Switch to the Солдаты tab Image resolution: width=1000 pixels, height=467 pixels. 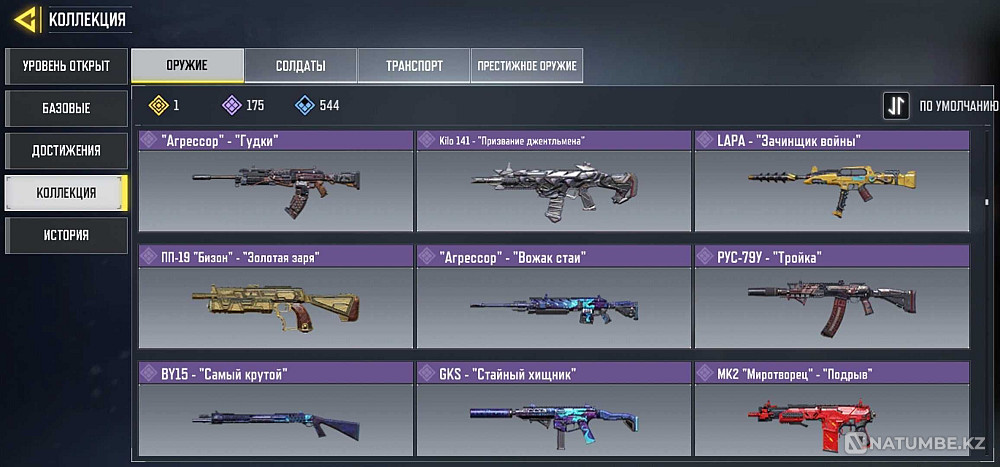point(300,66)
